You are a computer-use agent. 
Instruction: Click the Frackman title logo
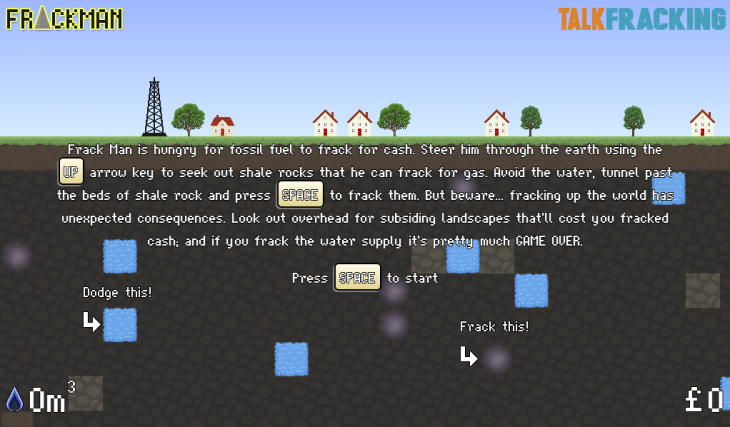(x=65, y=19)
